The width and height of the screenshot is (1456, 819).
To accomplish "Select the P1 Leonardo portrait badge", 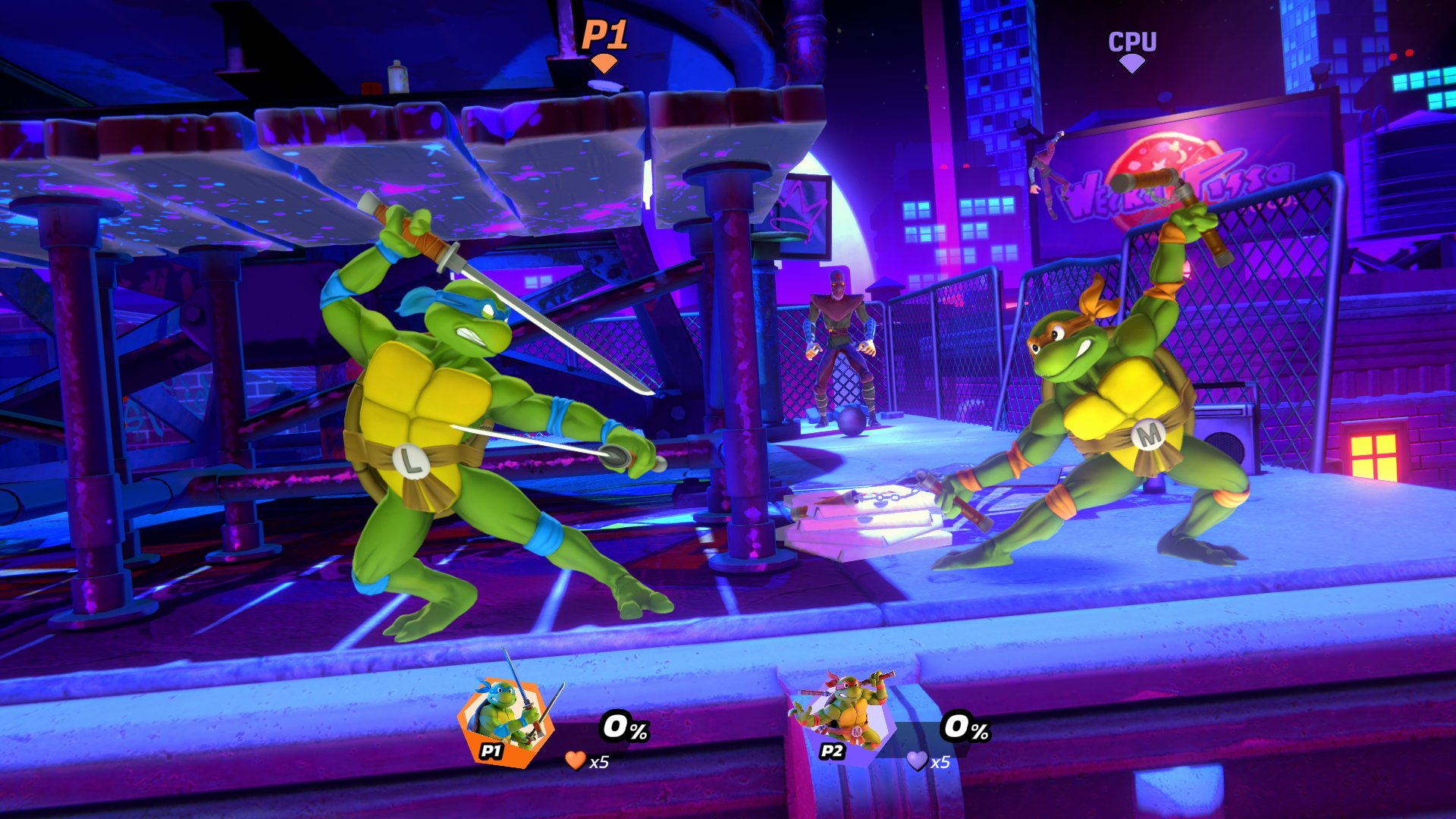I will point(504,720).
